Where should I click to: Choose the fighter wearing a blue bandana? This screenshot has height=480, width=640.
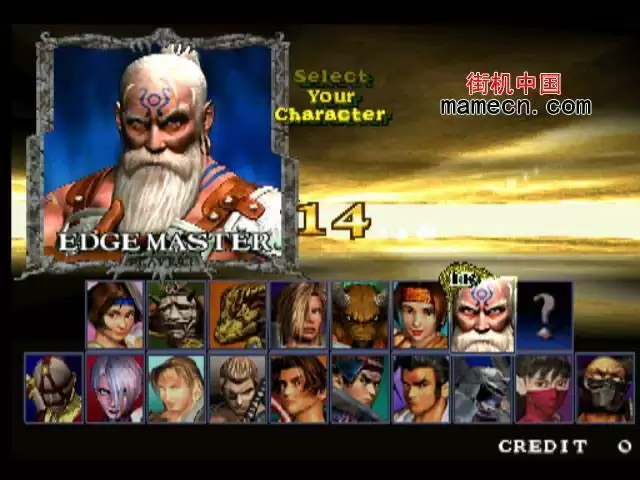coord(360,388)
